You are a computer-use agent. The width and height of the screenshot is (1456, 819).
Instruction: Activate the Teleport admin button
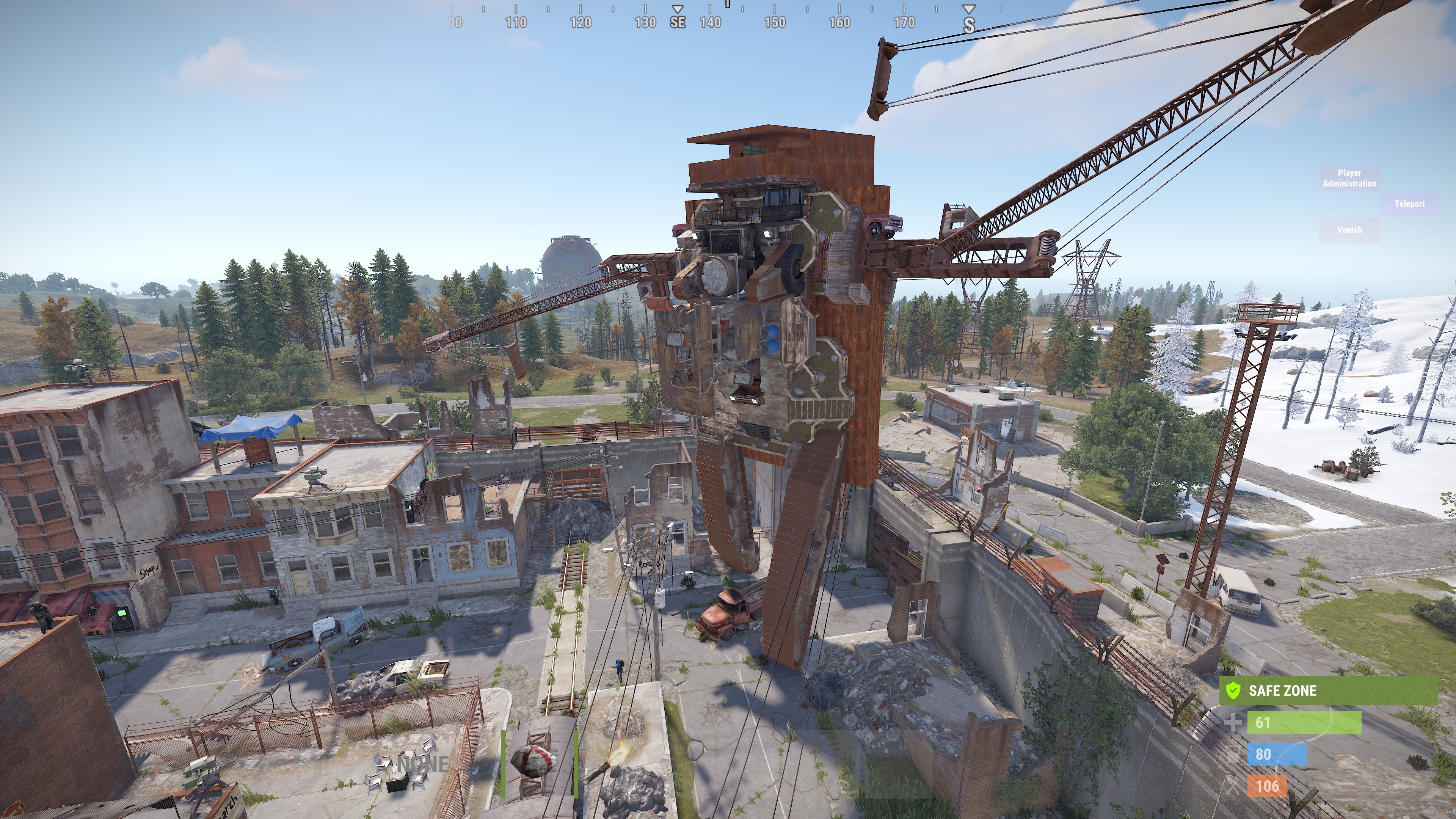coord(1409,204)
